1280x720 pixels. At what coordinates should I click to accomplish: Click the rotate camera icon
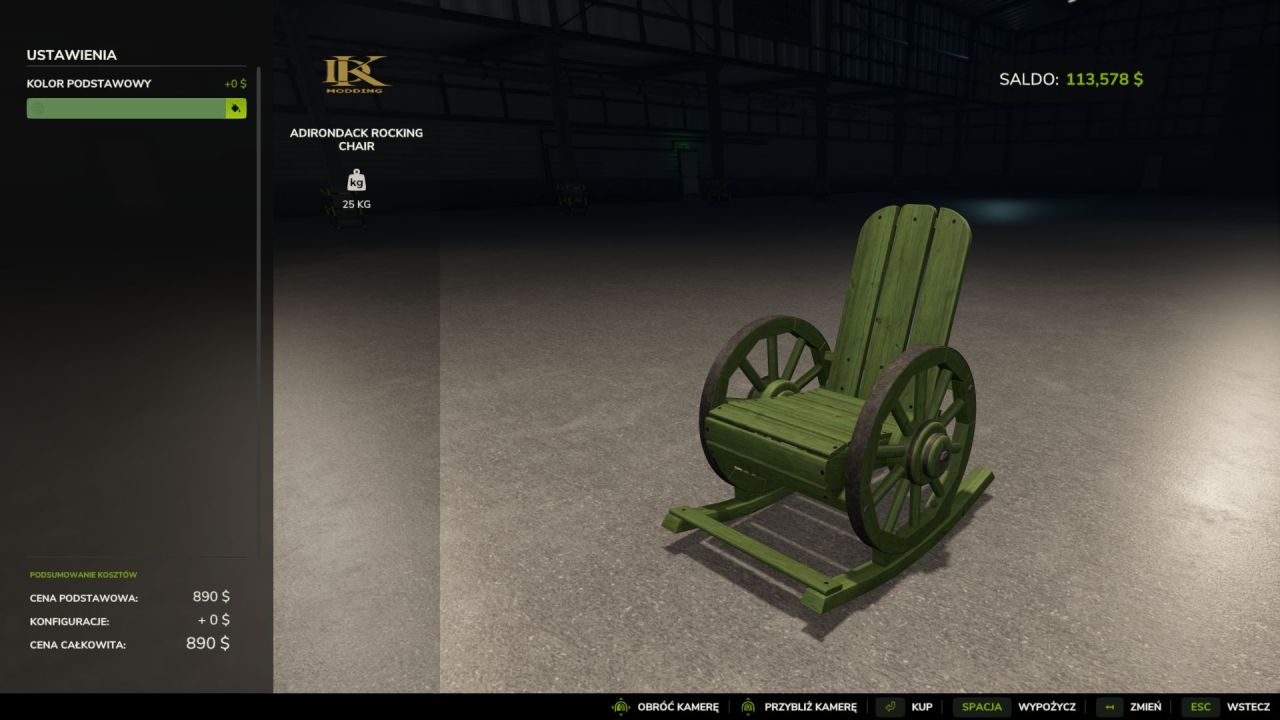619,706
